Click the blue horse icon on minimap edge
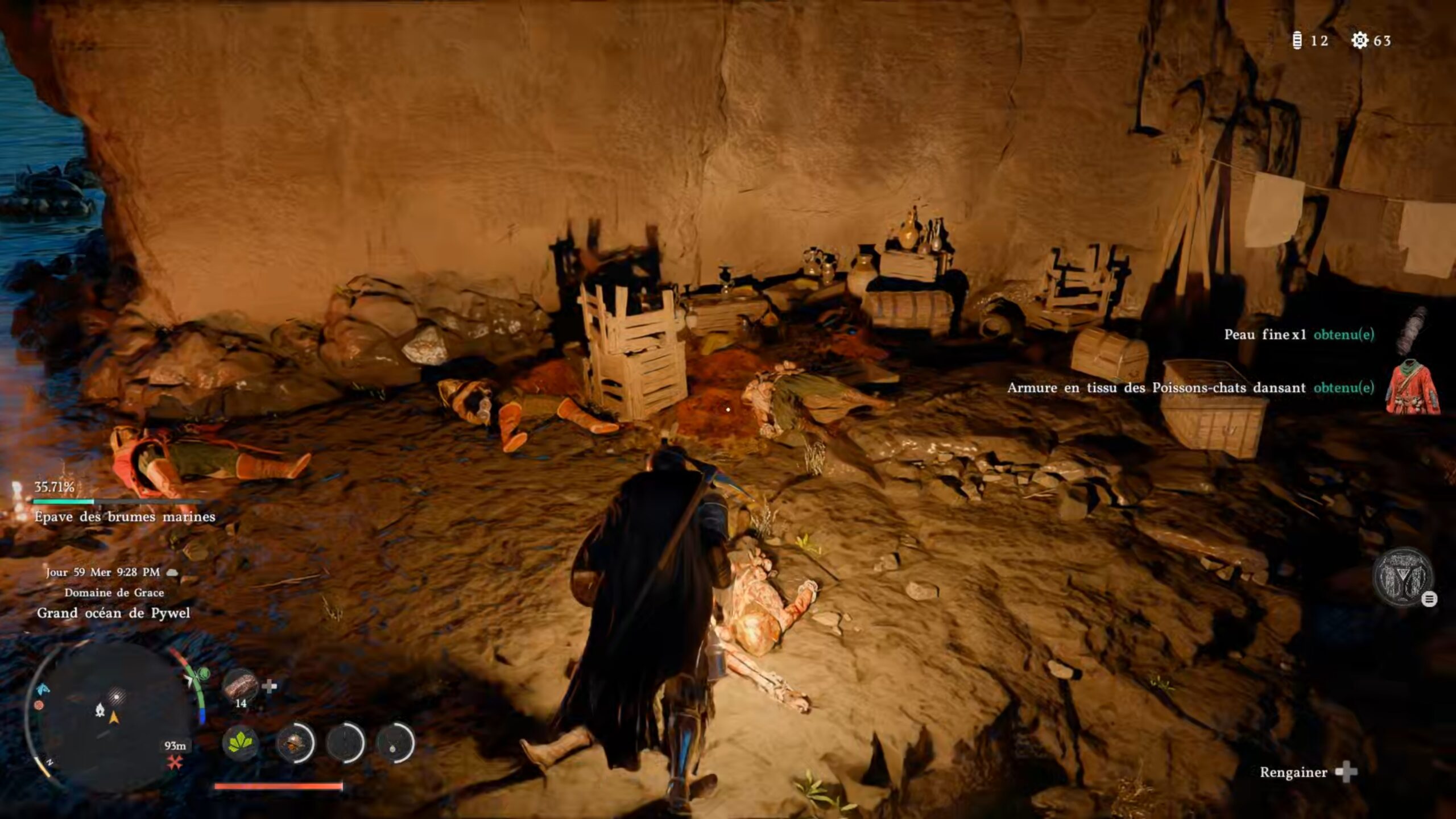Viewport: 1456px width, 819px height. (43, 689)
